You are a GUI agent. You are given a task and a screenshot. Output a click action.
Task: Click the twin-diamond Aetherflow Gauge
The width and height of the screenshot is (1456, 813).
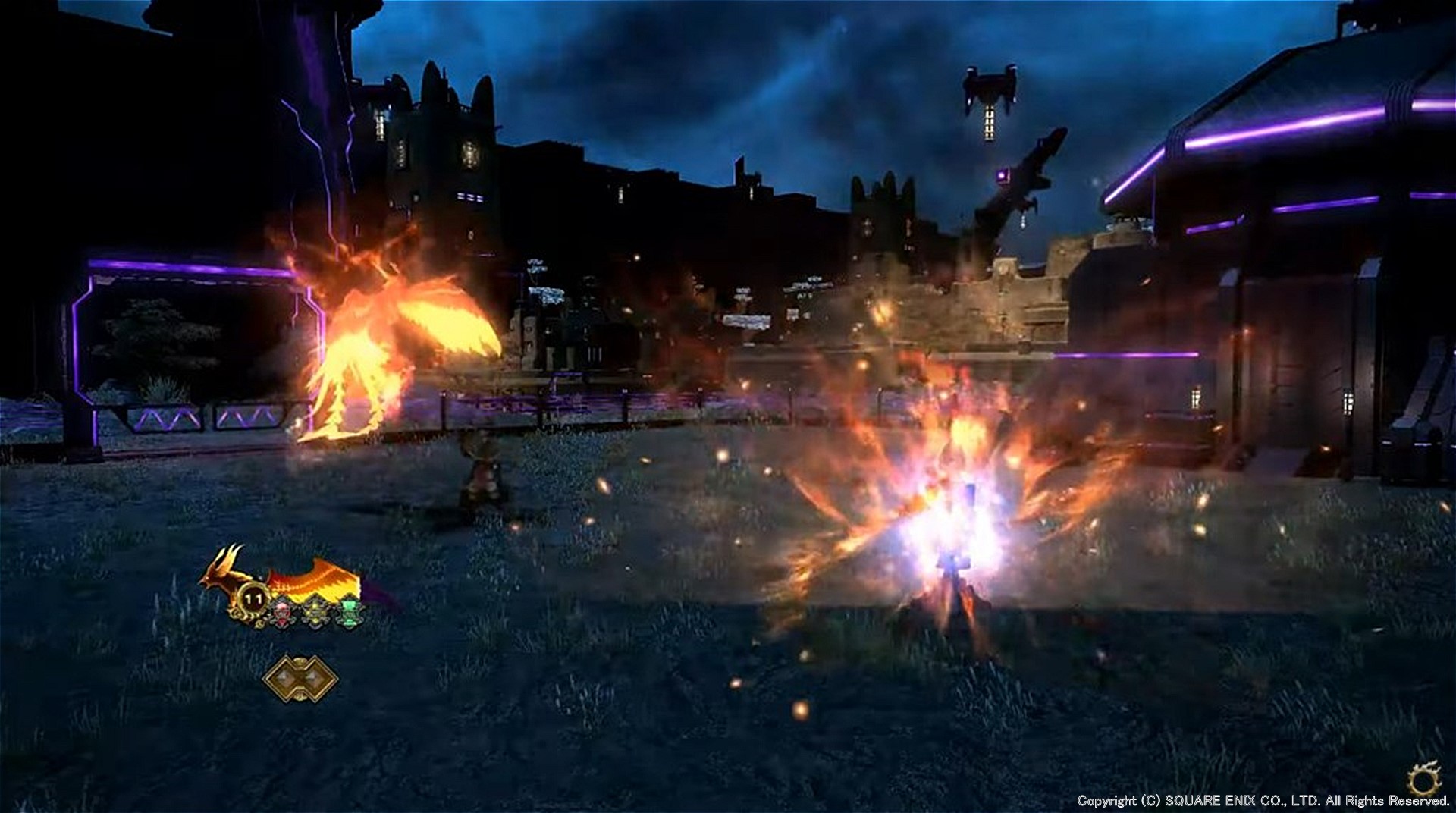click(x=300, y=679)
